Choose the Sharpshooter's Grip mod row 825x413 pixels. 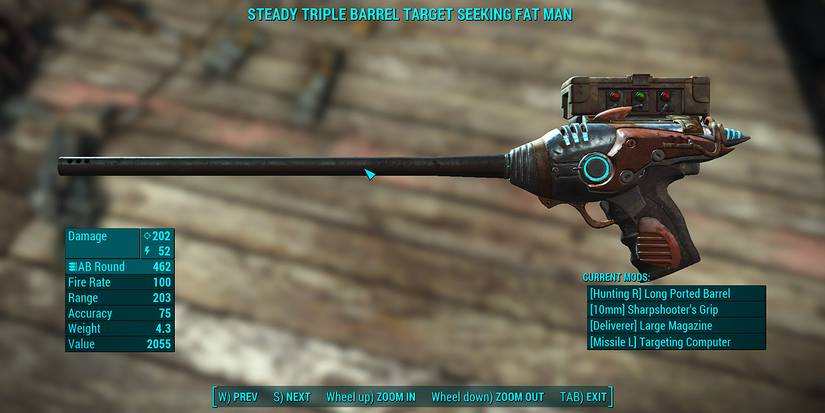pos(676,310)
